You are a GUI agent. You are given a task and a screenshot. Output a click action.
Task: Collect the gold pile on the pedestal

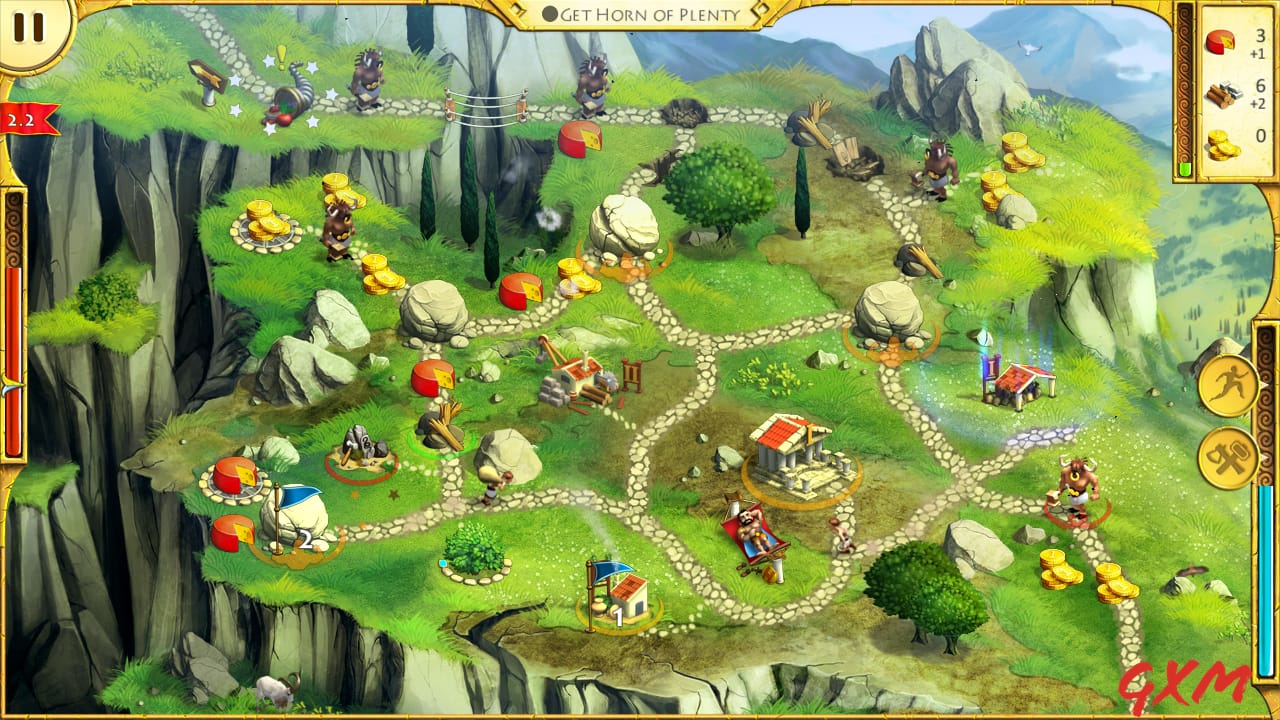pos(263,222)
